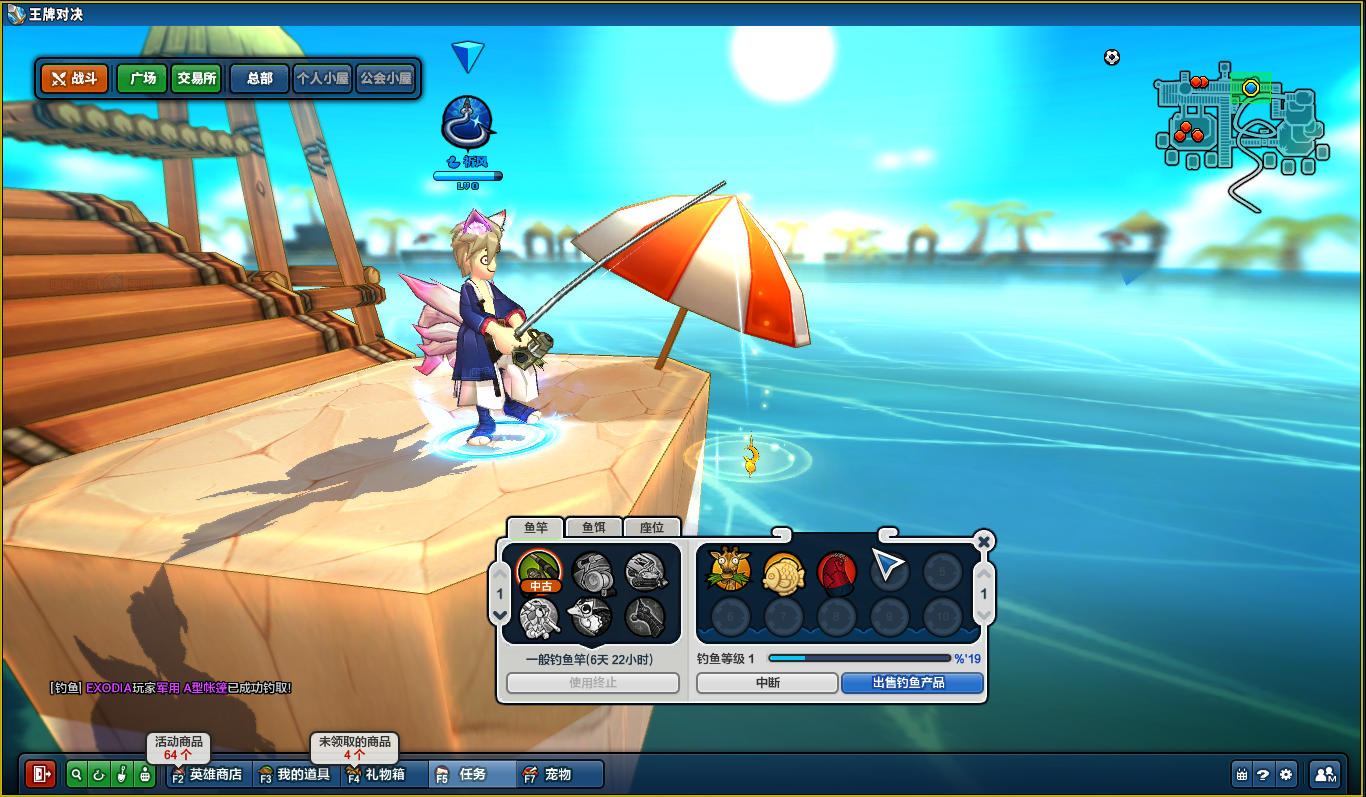Open the 英雄商店 hero shop
The width and height of the screenshot is (1366, 797).
click(208, 774)
